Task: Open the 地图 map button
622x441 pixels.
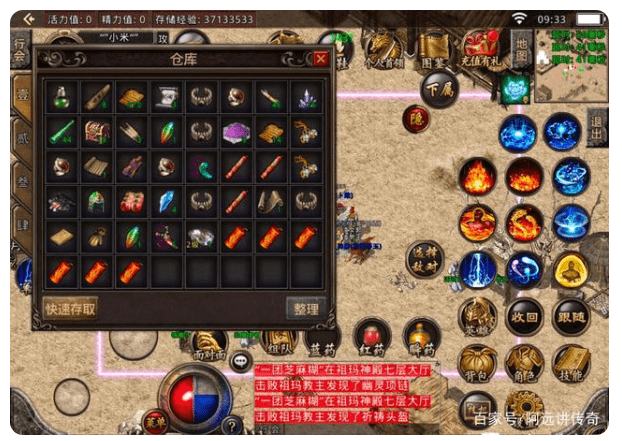Action: pyautogui.click(x=520, y=48)
